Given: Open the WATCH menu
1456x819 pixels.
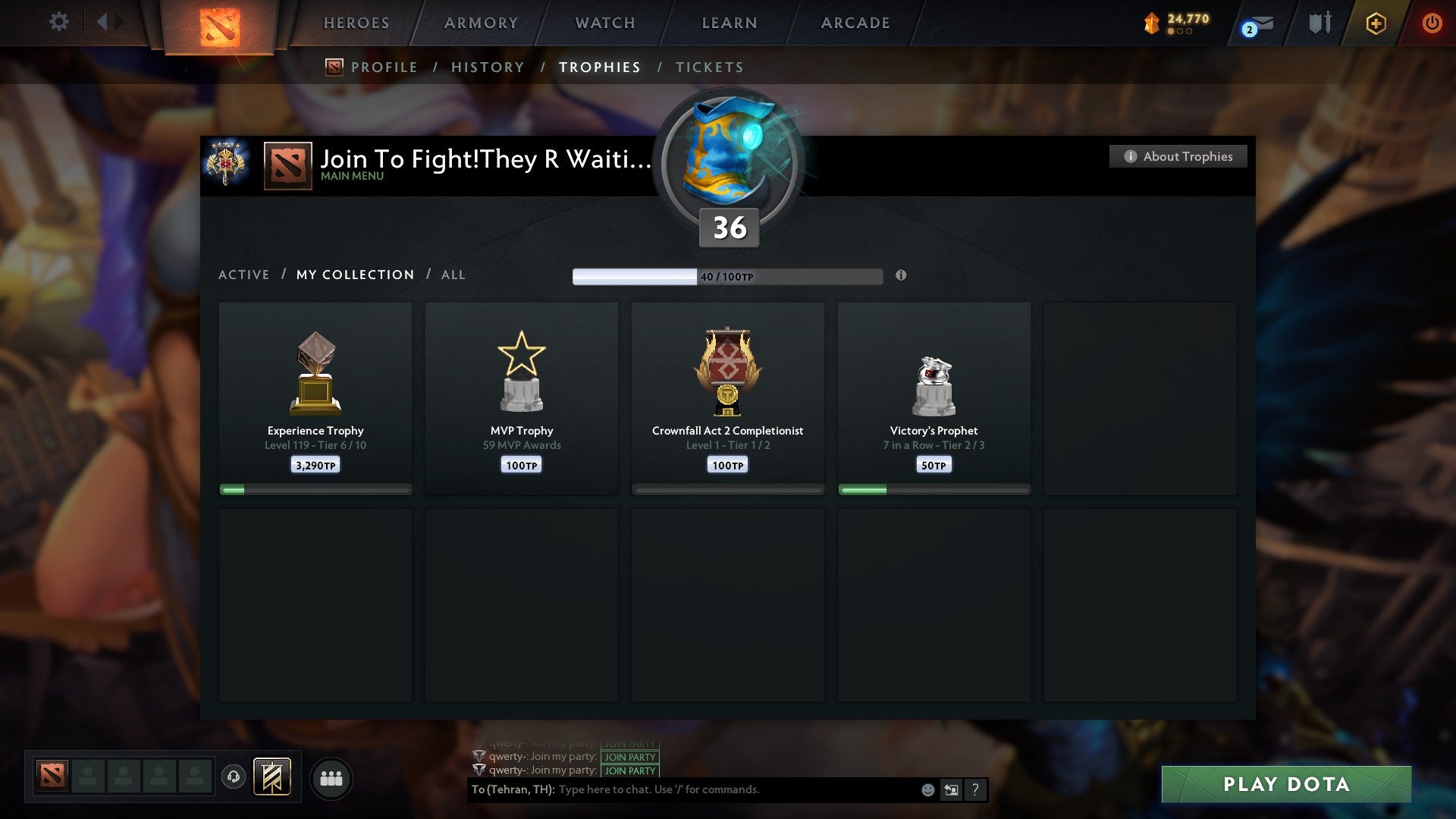Looking at the screenshot, I should point(604,23).
